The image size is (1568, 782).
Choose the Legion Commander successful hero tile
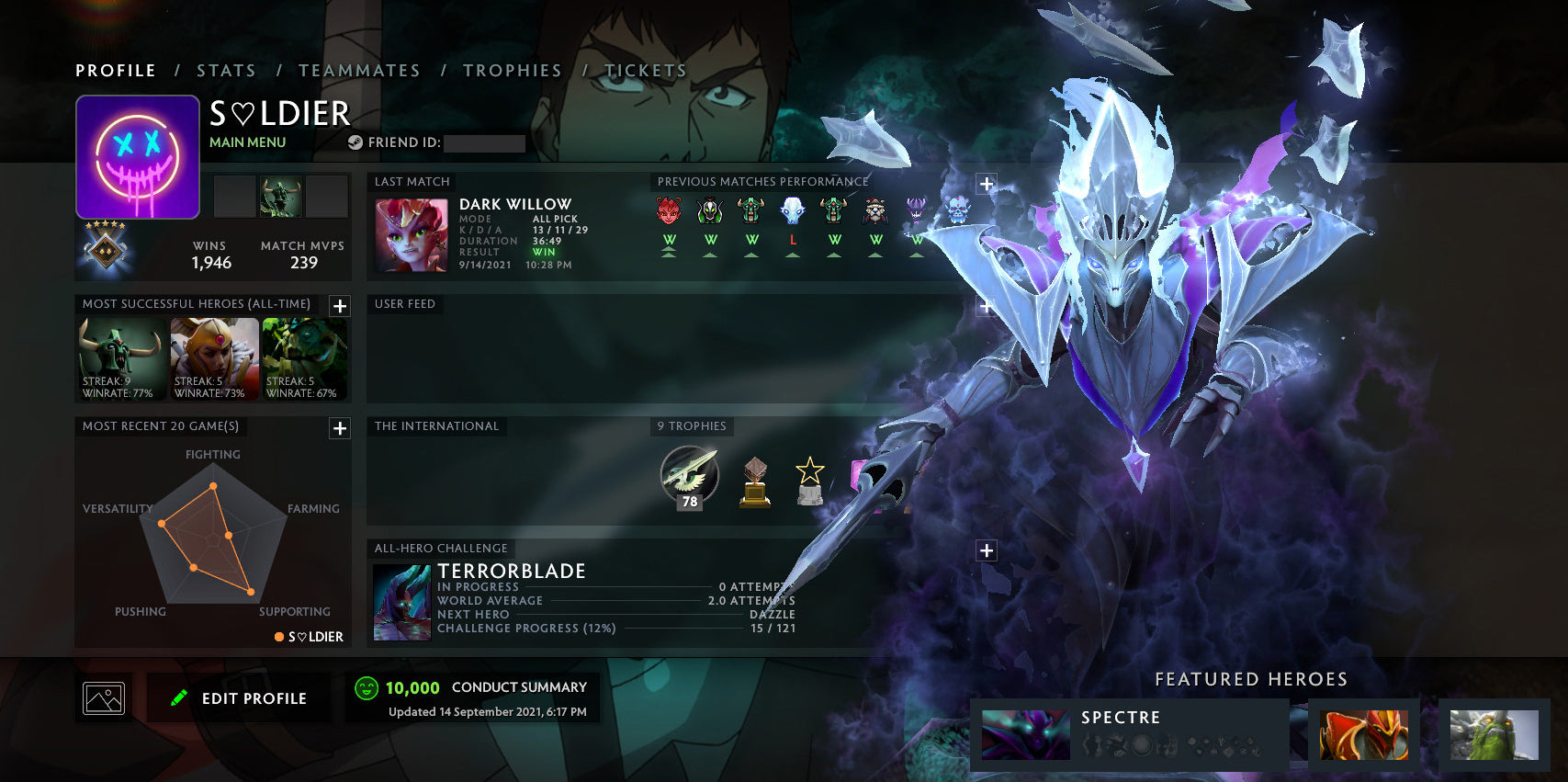pyautogui.click(x=214, y=358)
